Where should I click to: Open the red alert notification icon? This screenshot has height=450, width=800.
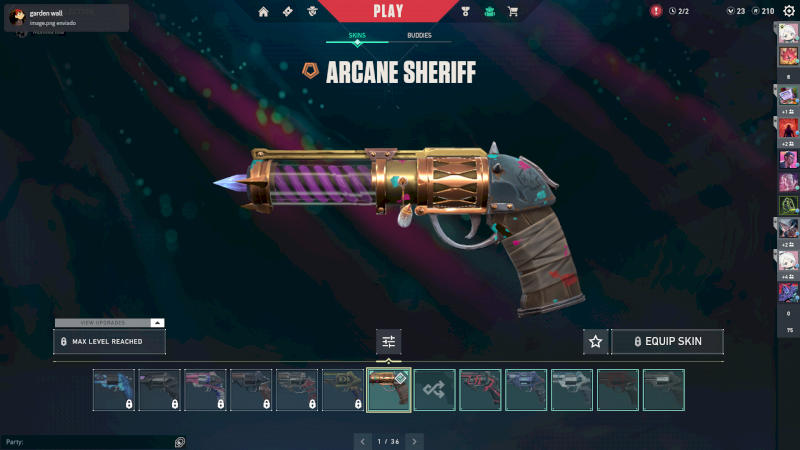[x=656, y=11]
